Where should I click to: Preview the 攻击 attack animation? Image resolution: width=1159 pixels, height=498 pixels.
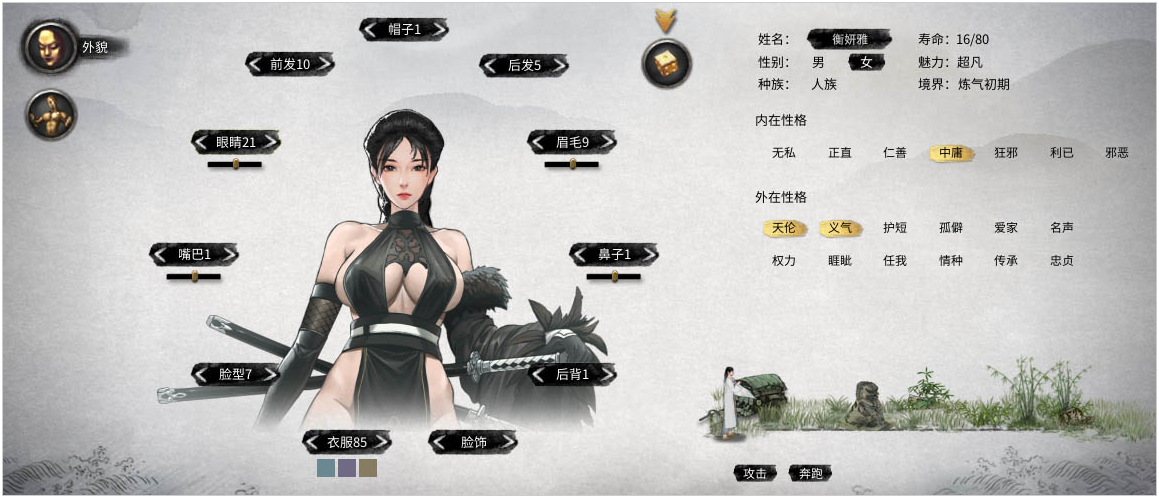(755, 473)
